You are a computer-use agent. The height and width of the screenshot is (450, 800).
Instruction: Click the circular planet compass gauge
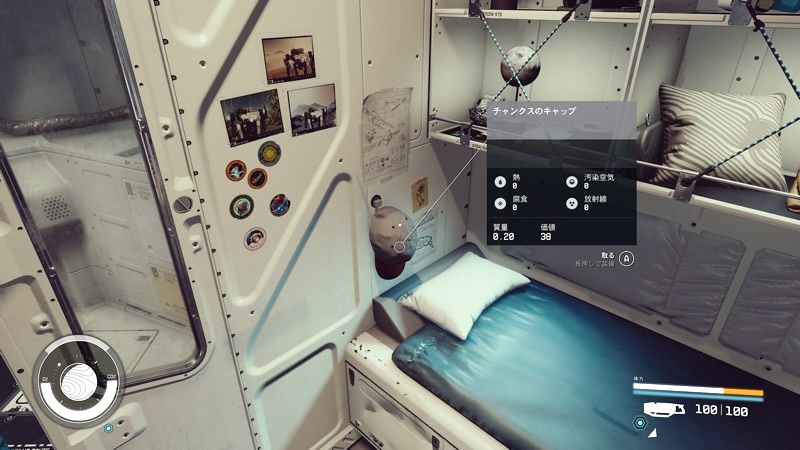[77, 382]
